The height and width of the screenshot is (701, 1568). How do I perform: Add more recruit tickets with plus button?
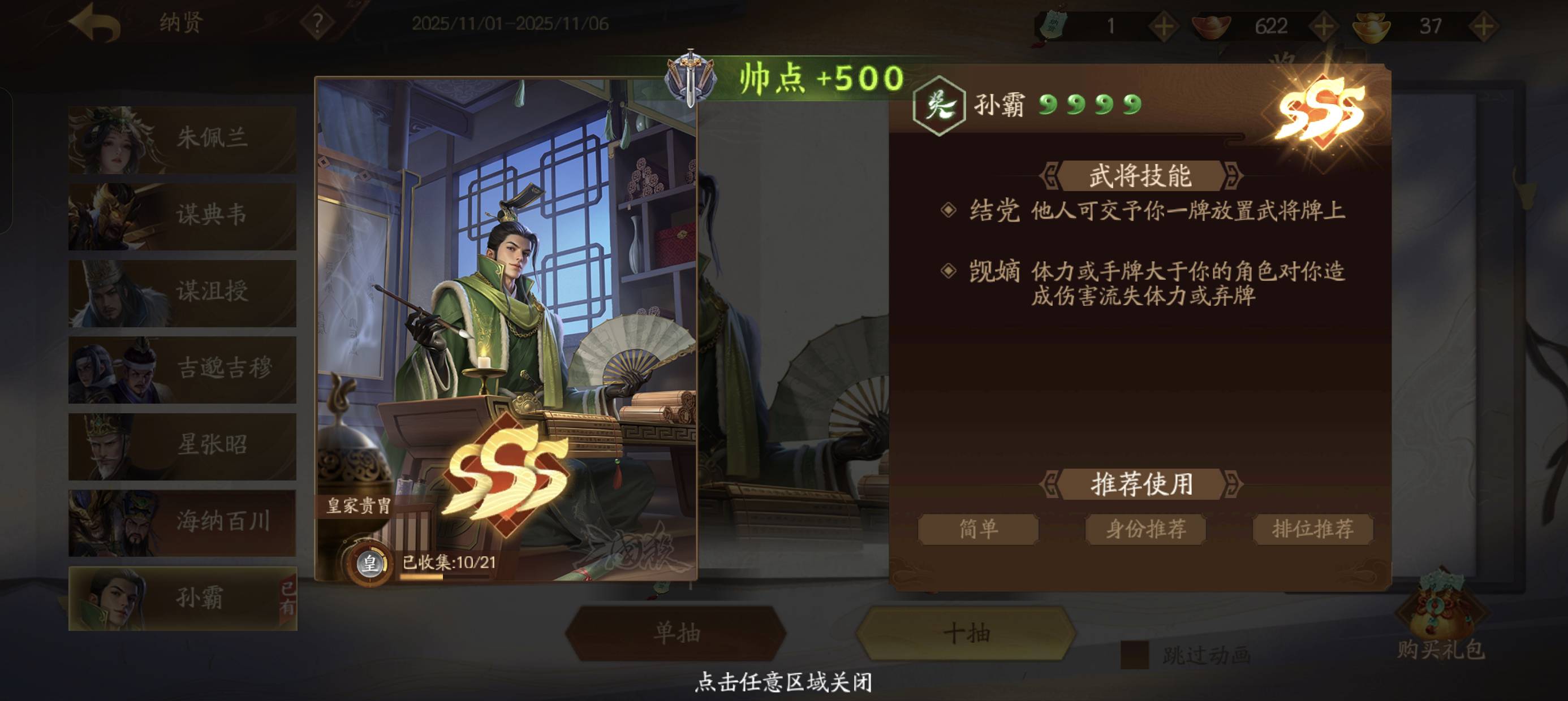pyautogui.click(x=1162, y=26)
